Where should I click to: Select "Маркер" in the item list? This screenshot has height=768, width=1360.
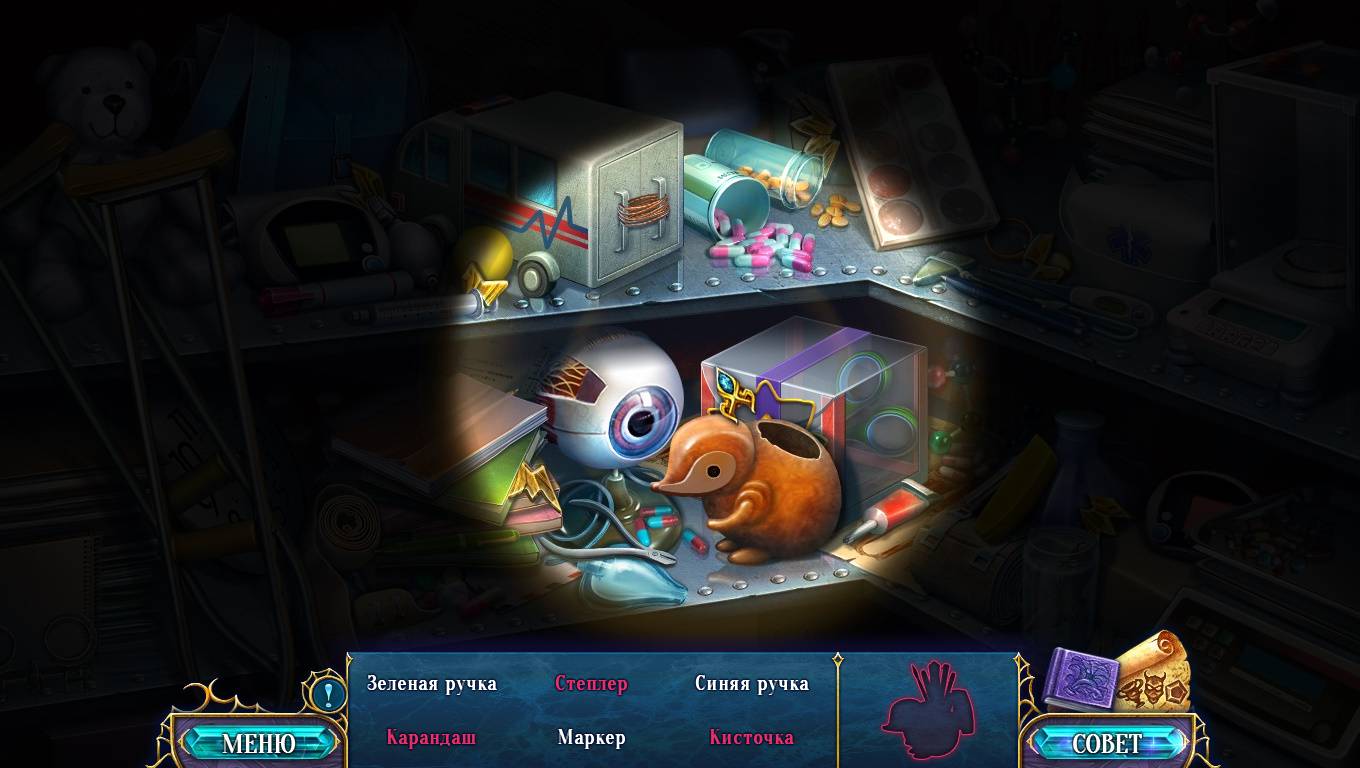coord(591,738)
